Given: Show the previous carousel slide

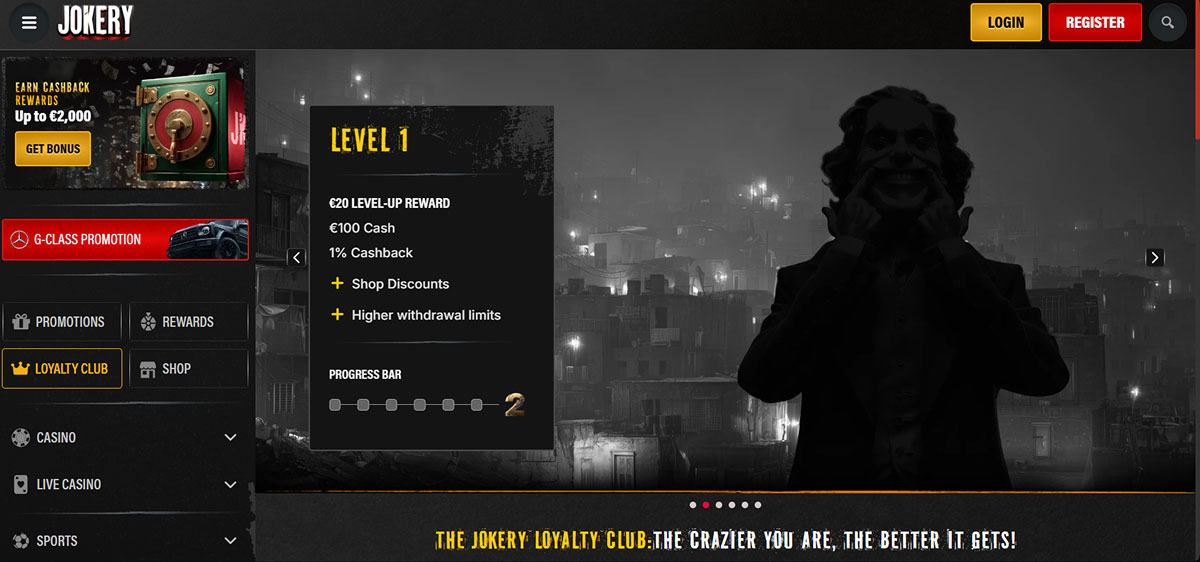Looking at the screenshot, I should [x=296, y=258].
